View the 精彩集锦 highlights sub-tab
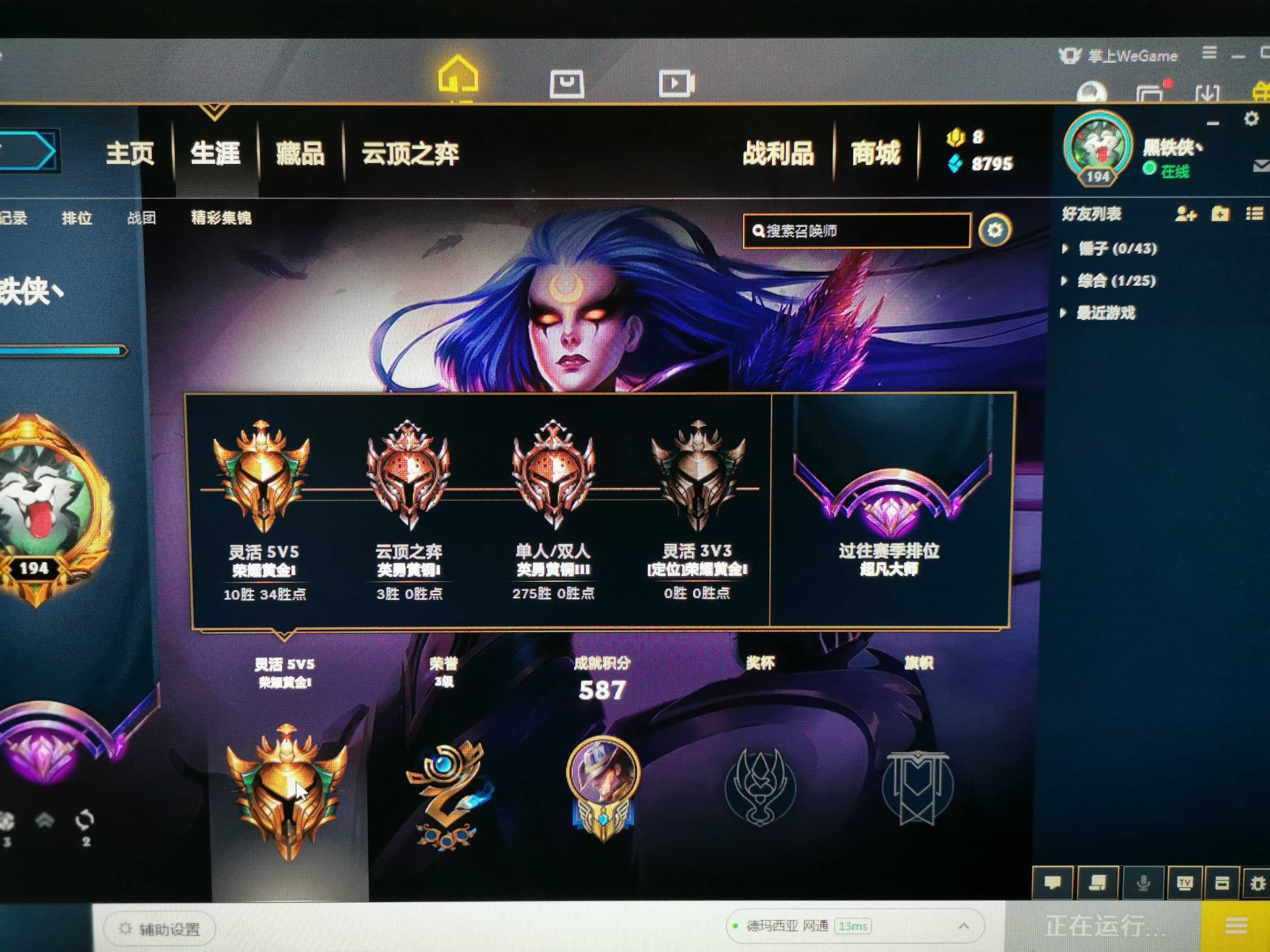The height and width of the screenshot is (952, 1270). 221,217
